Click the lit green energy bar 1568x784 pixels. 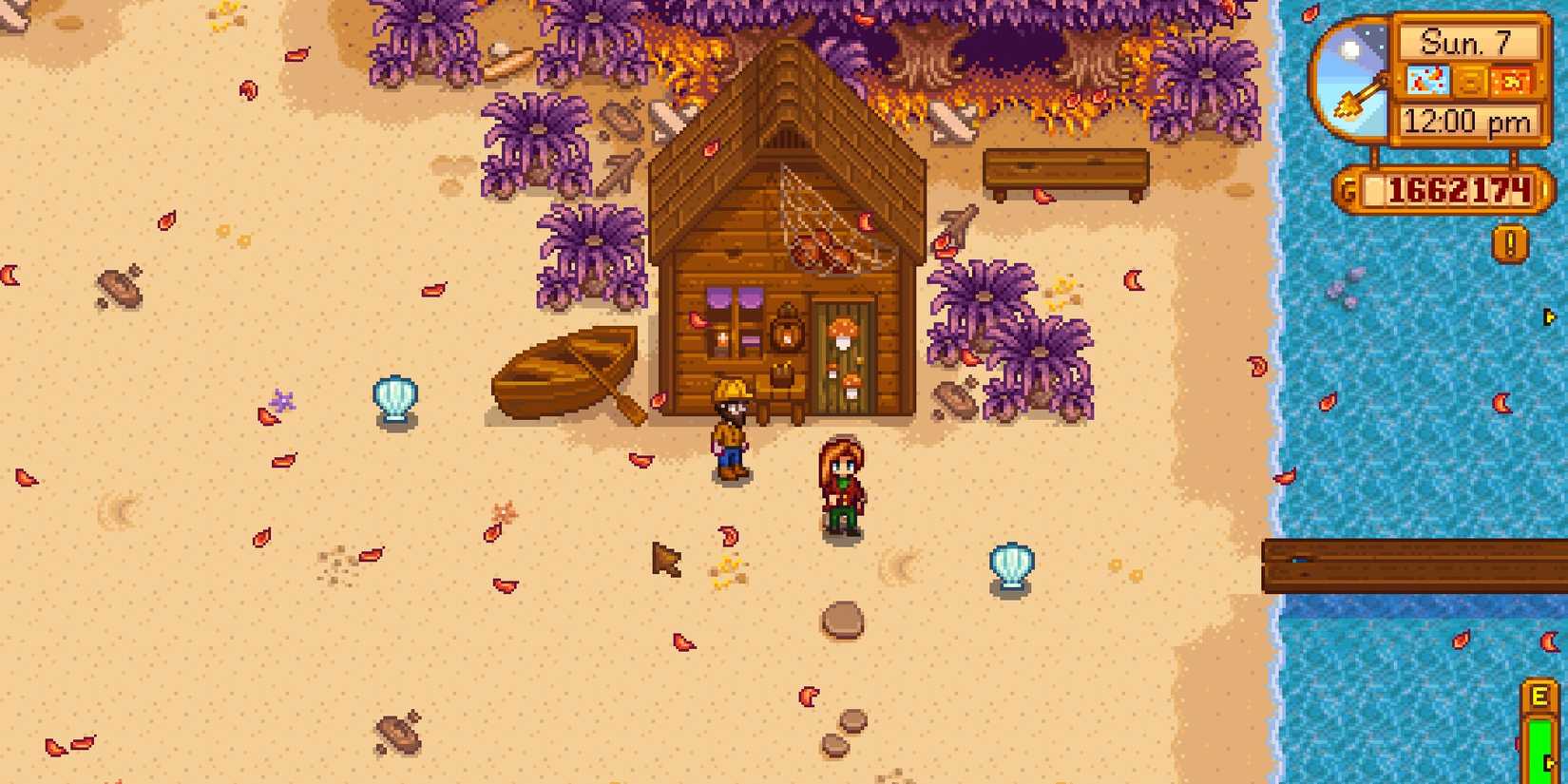tap(1541, 746)
